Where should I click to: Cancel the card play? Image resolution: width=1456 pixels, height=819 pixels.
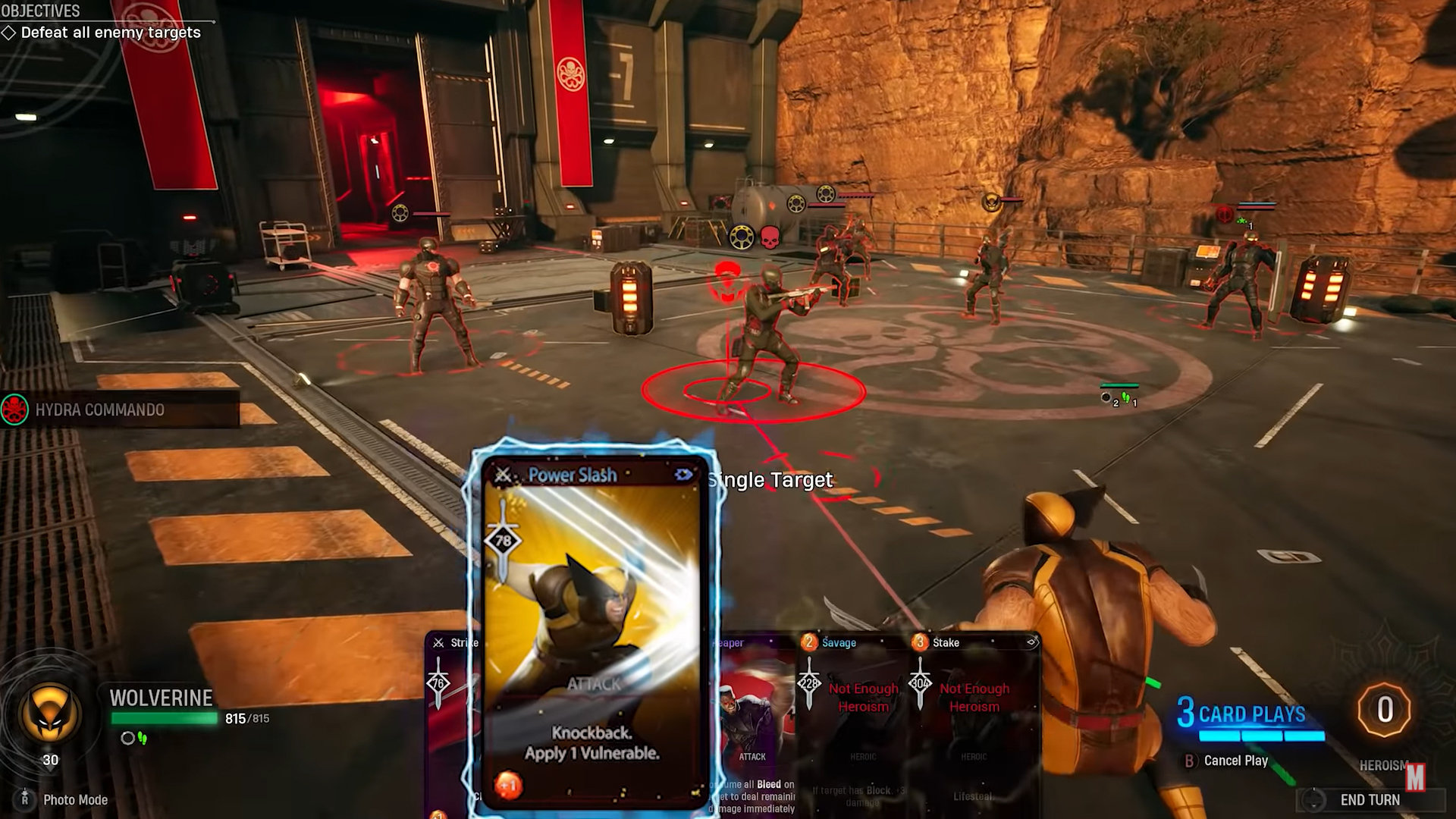coord(1235,761)
